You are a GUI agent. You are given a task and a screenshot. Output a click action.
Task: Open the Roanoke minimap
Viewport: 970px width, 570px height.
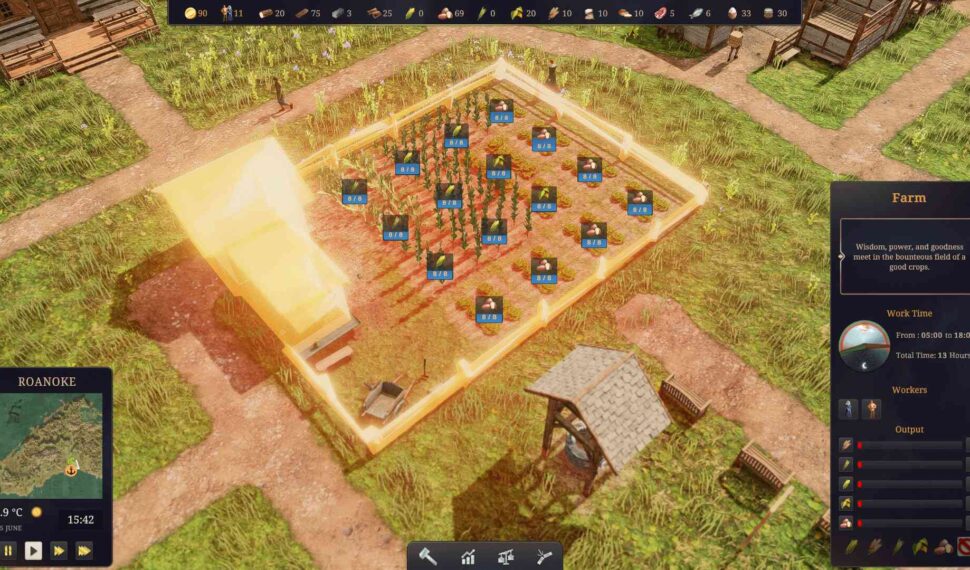[50, 445]
